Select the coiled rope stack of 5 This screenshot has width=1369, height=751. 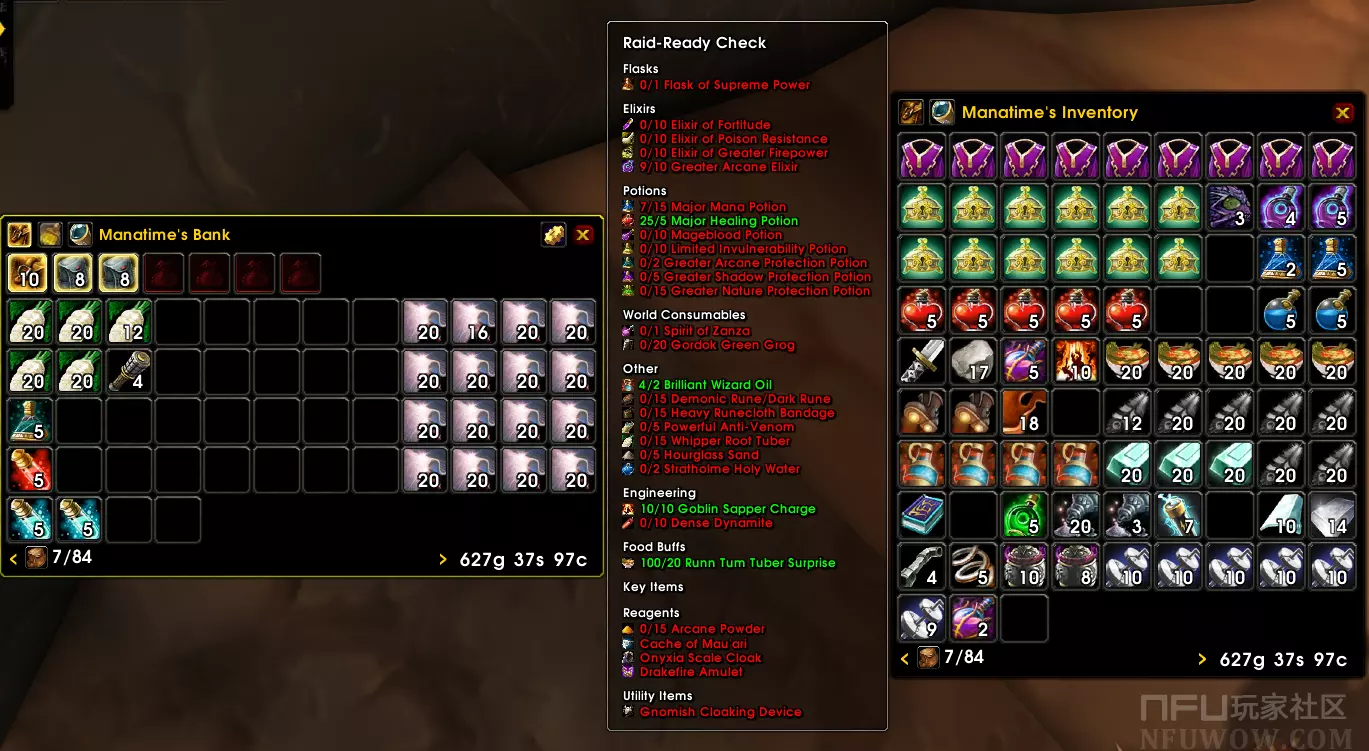click(x=973, y=566)
